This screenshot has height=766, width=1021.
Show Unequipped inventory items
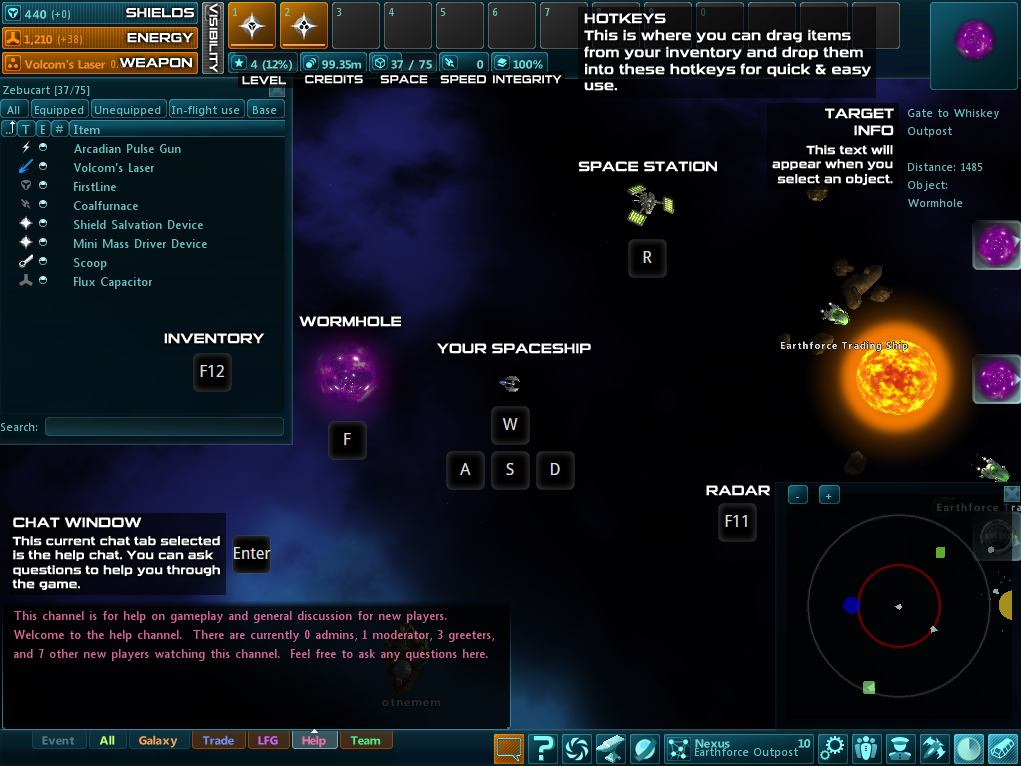coord(127,110)
